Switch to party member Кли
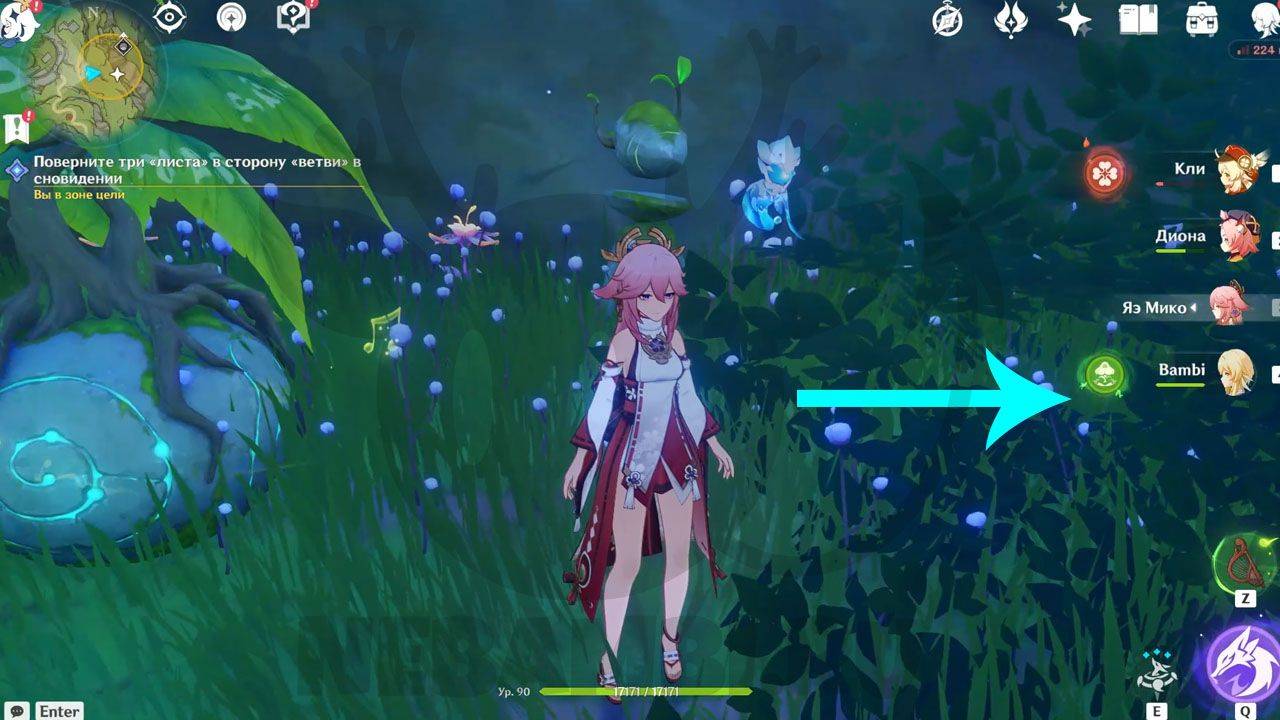This screenshot has height=720, width=1280. coord(1238,170)
